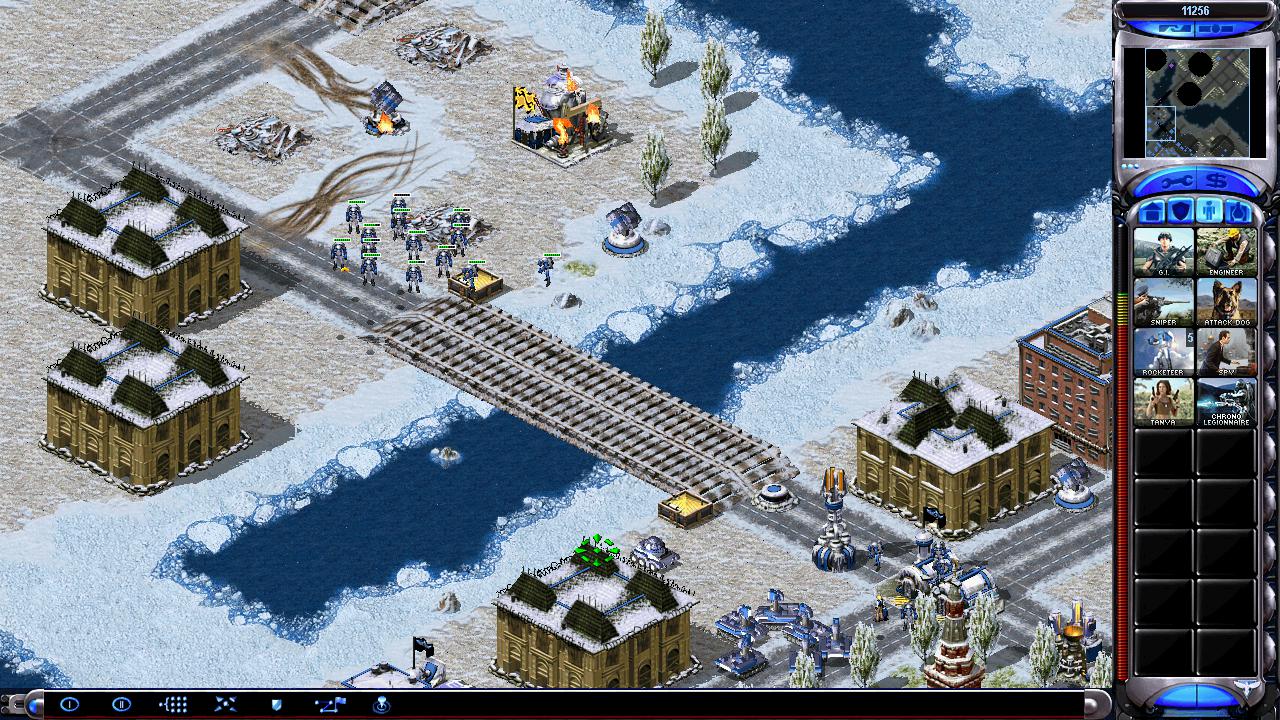
Task: Choose Tanya in the build list
Action: coord(1163,402)
